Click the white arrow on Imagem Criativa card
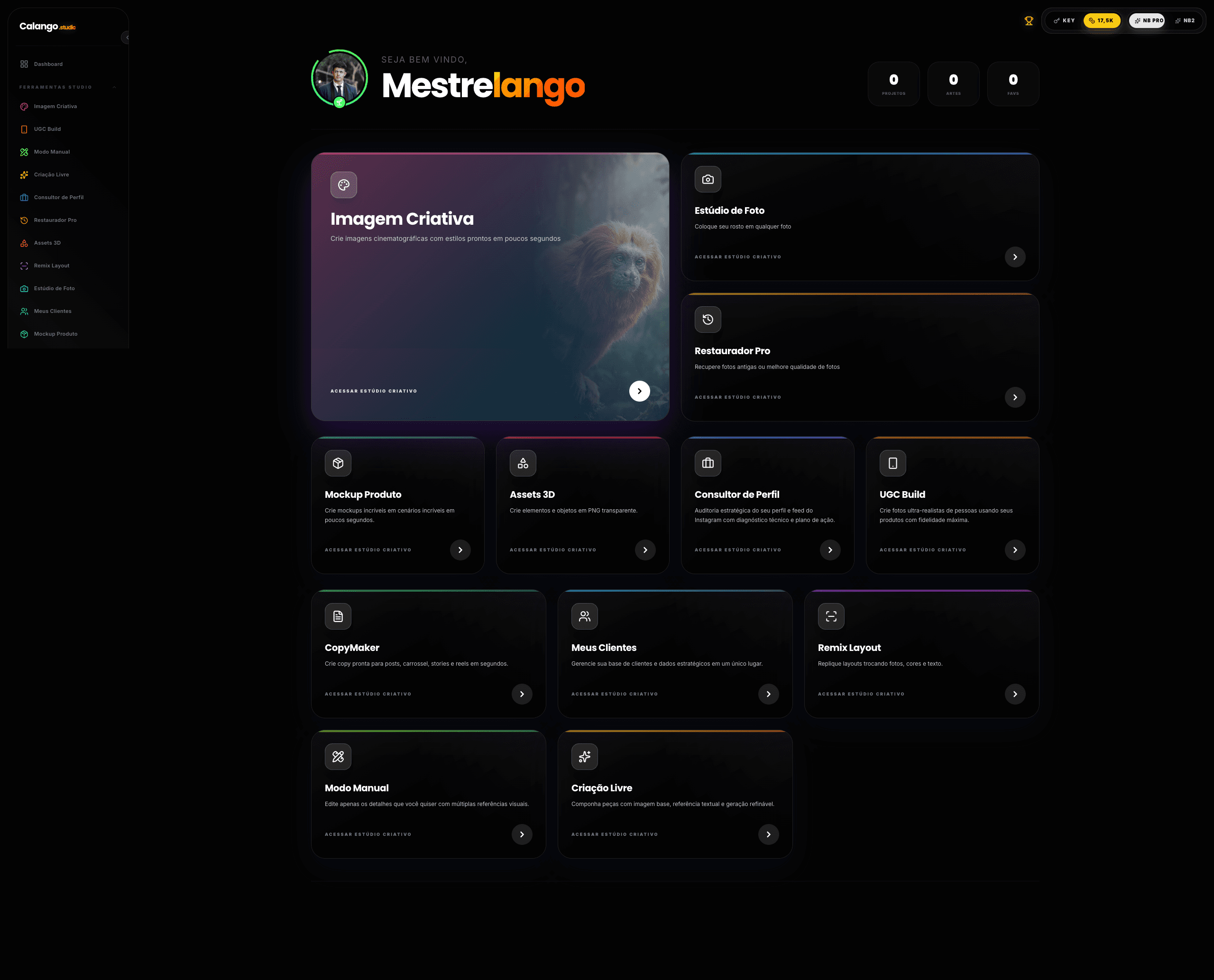This screenshot has width=1214, height=980. point(639,391)
